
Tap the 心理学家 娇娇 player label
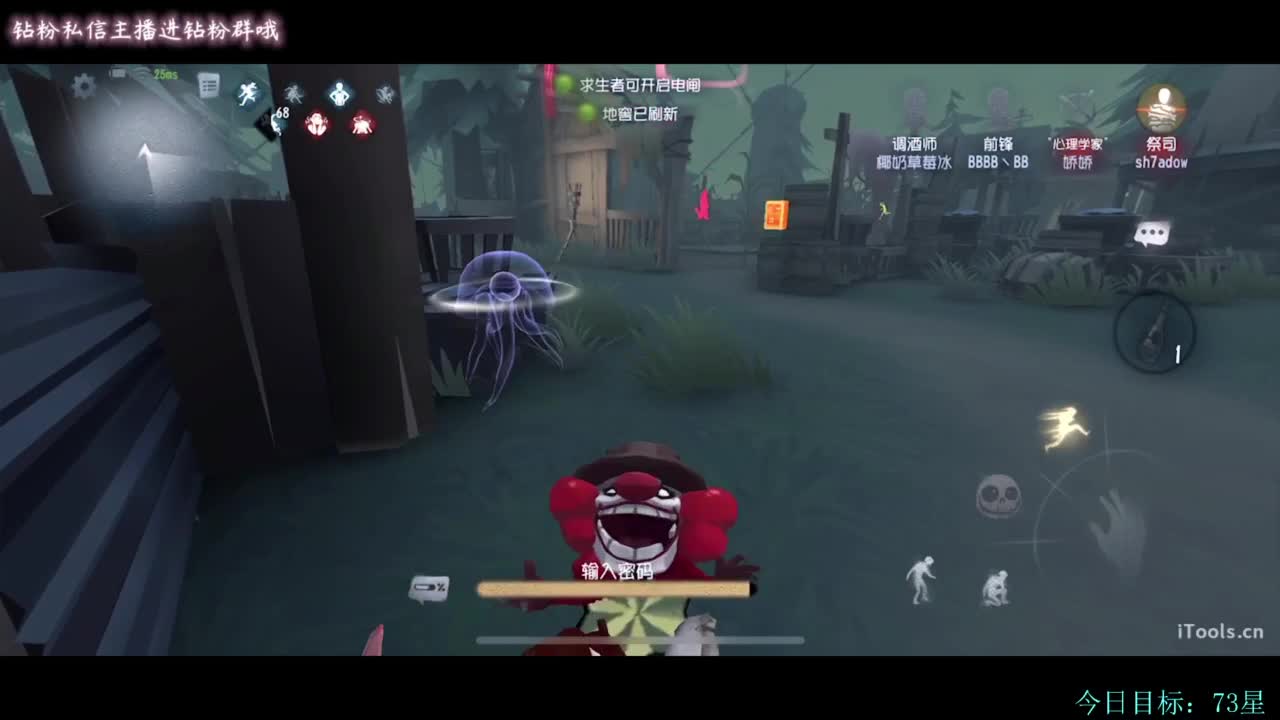point(1076,152)
